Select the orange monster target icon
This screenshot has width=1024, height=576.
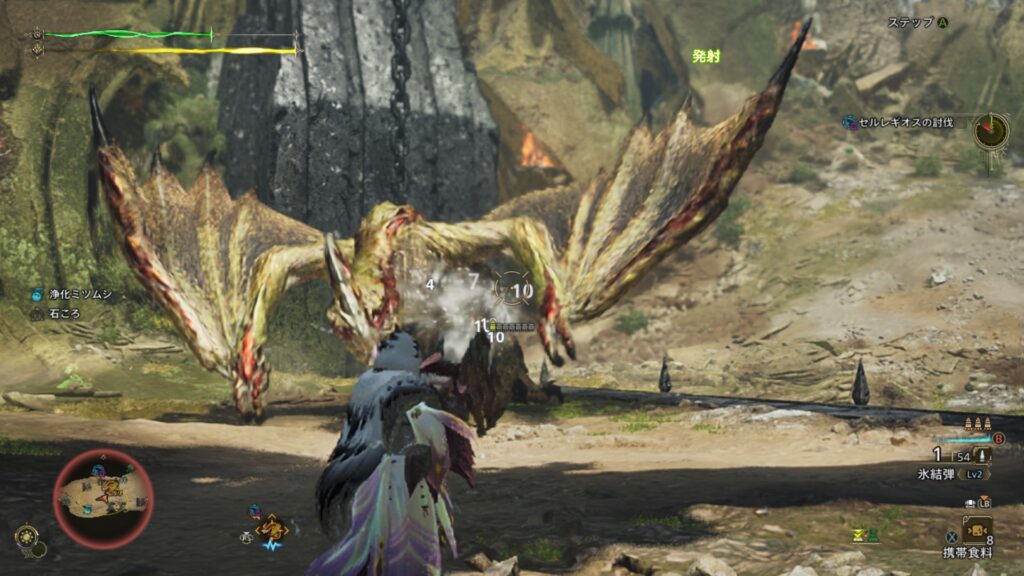click(x=271, y=527)
